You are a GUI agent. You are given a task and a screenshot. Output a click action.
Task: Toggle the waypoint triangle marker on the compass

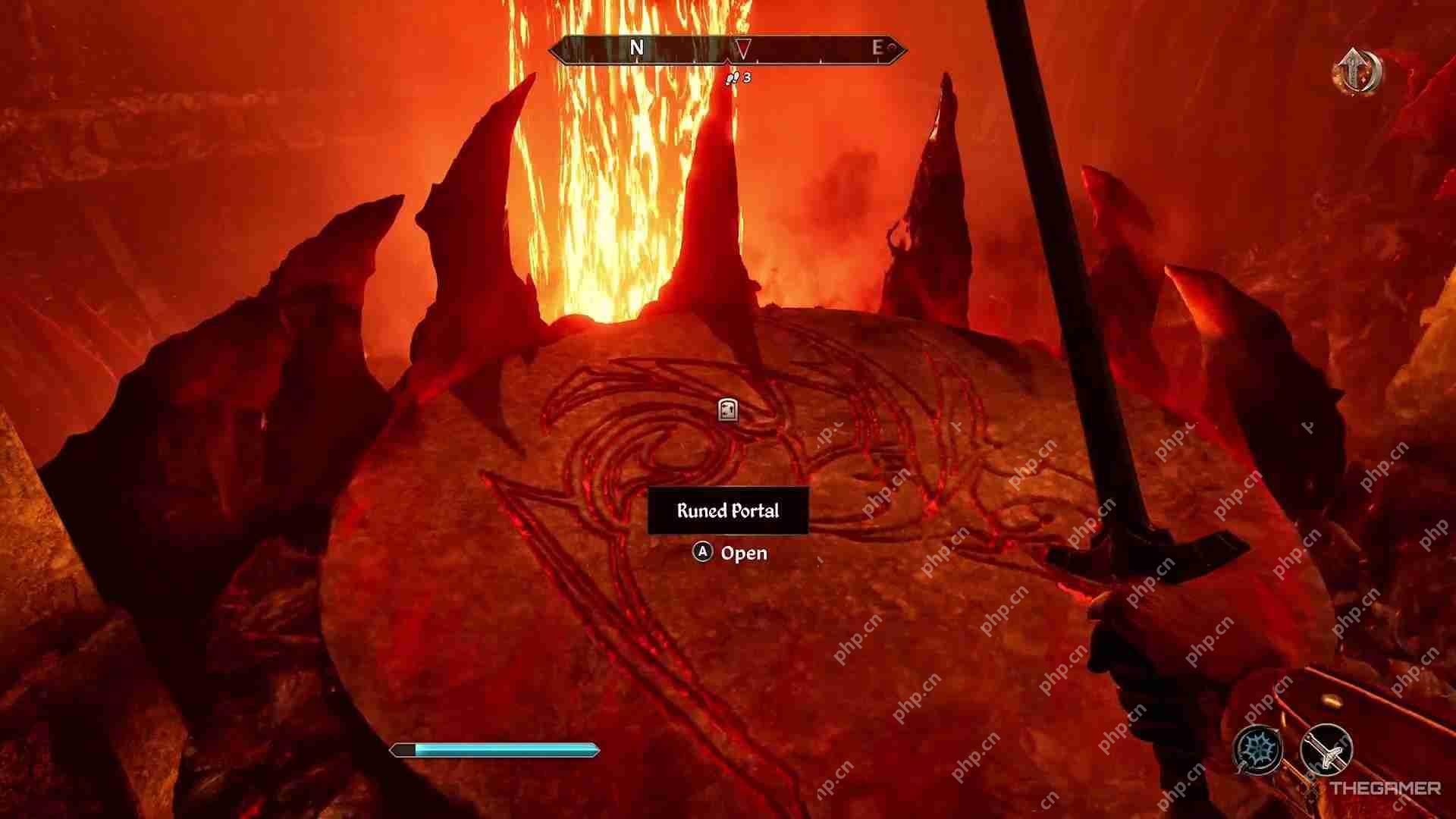(x=742, y=49)
